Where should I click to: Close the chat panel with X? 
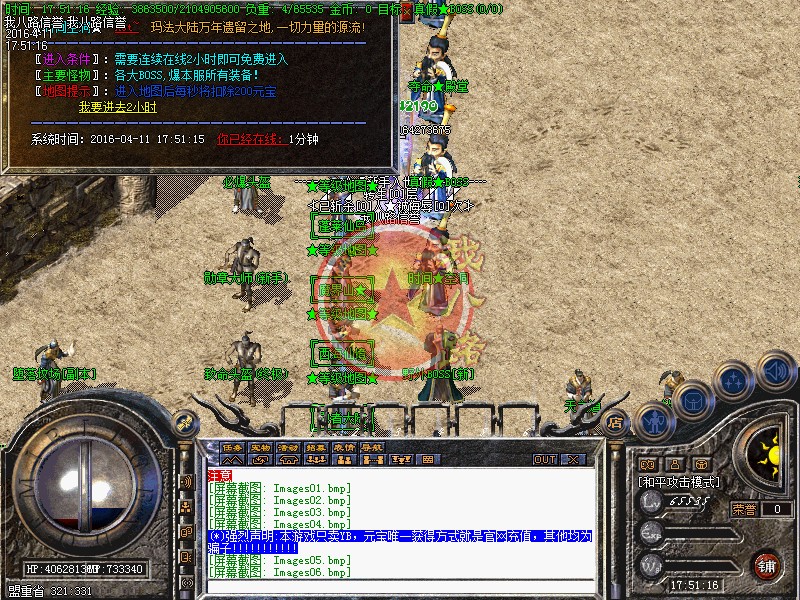[574, 460]
